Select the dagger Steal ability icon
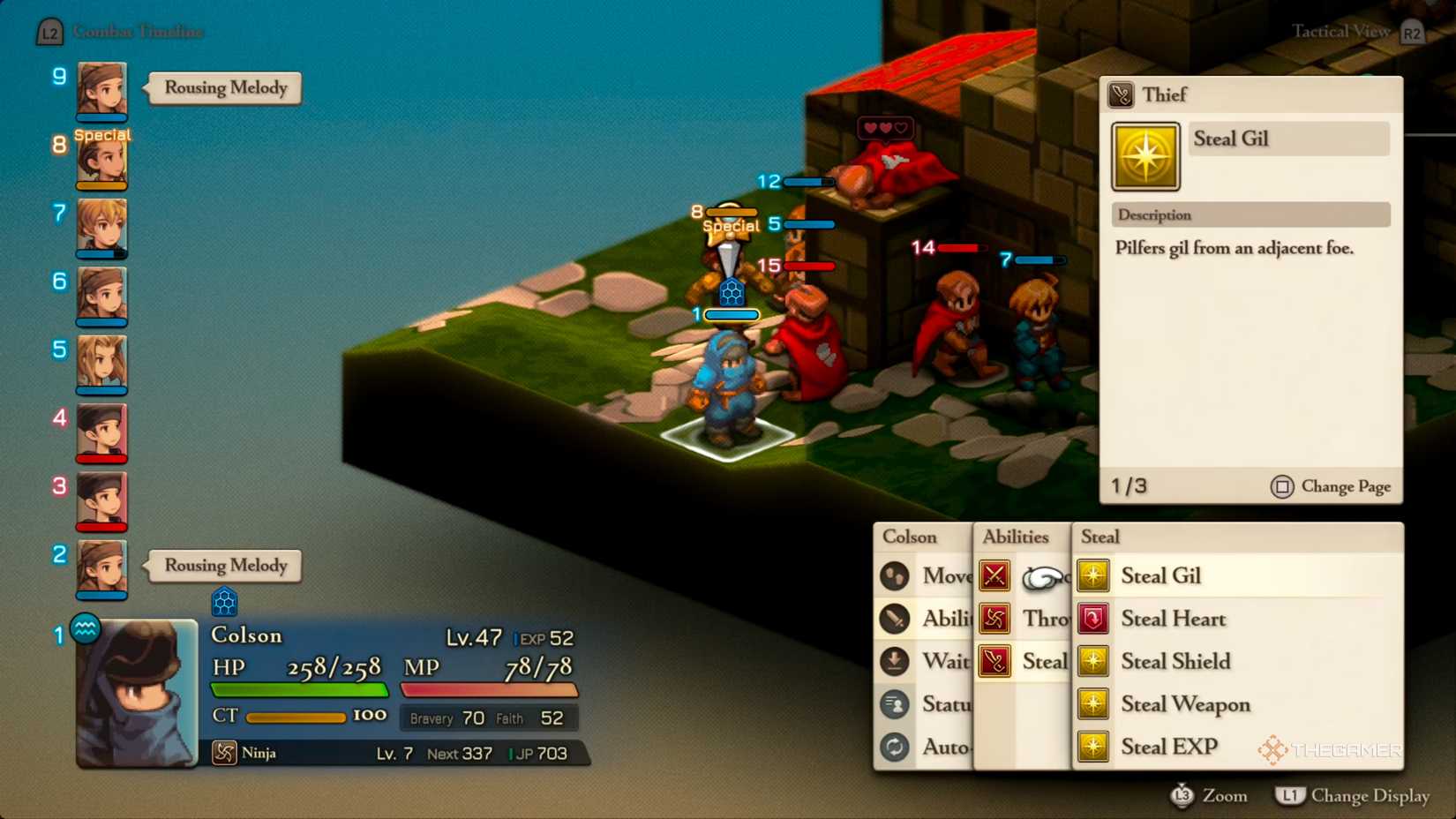The image size is (1456, 819). tap(994, 661)
